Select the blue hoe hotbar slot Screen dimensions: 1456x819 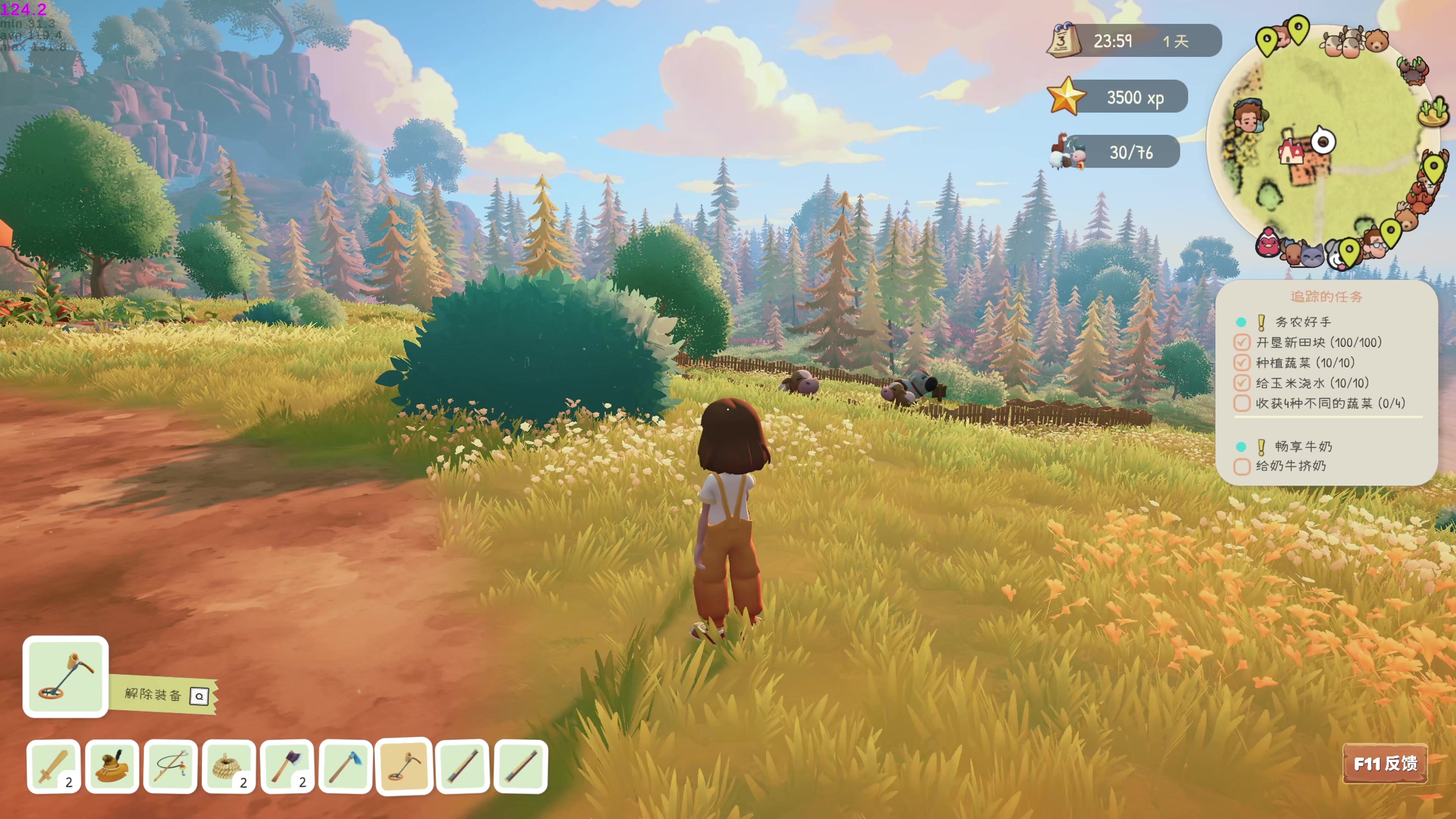click(346, 766)
